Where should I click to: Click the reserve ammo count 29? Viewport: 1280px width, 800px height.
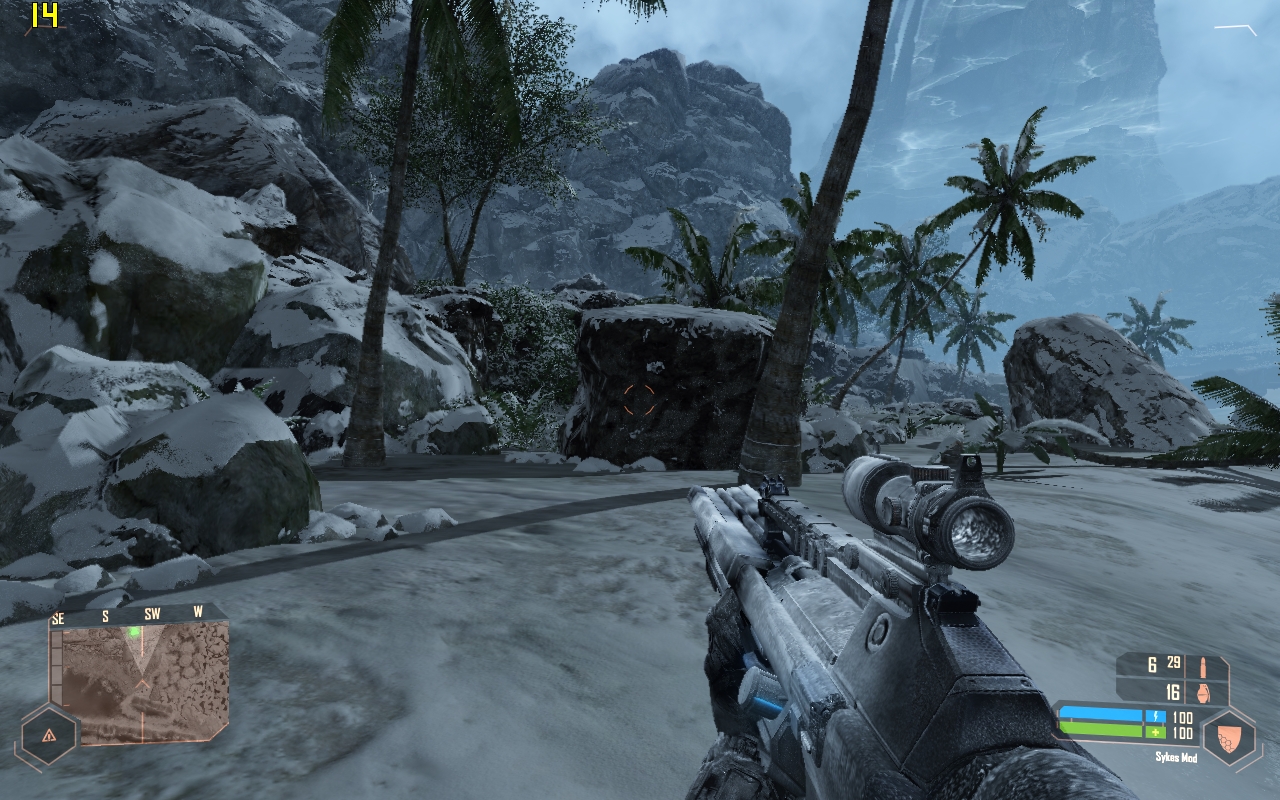tap(1173, 662)
